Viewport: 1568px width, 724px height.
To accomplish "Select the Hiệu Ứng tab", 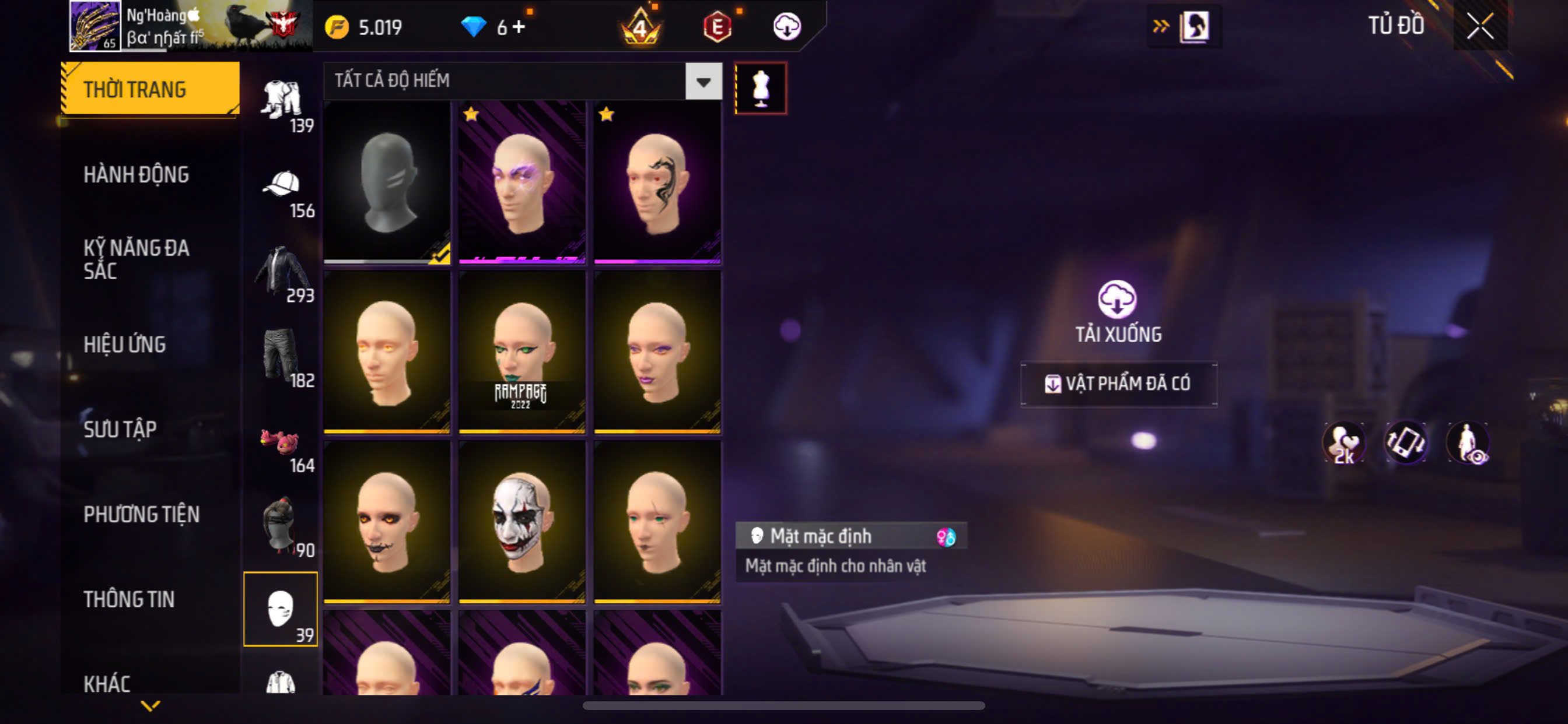I will point(124,345).
